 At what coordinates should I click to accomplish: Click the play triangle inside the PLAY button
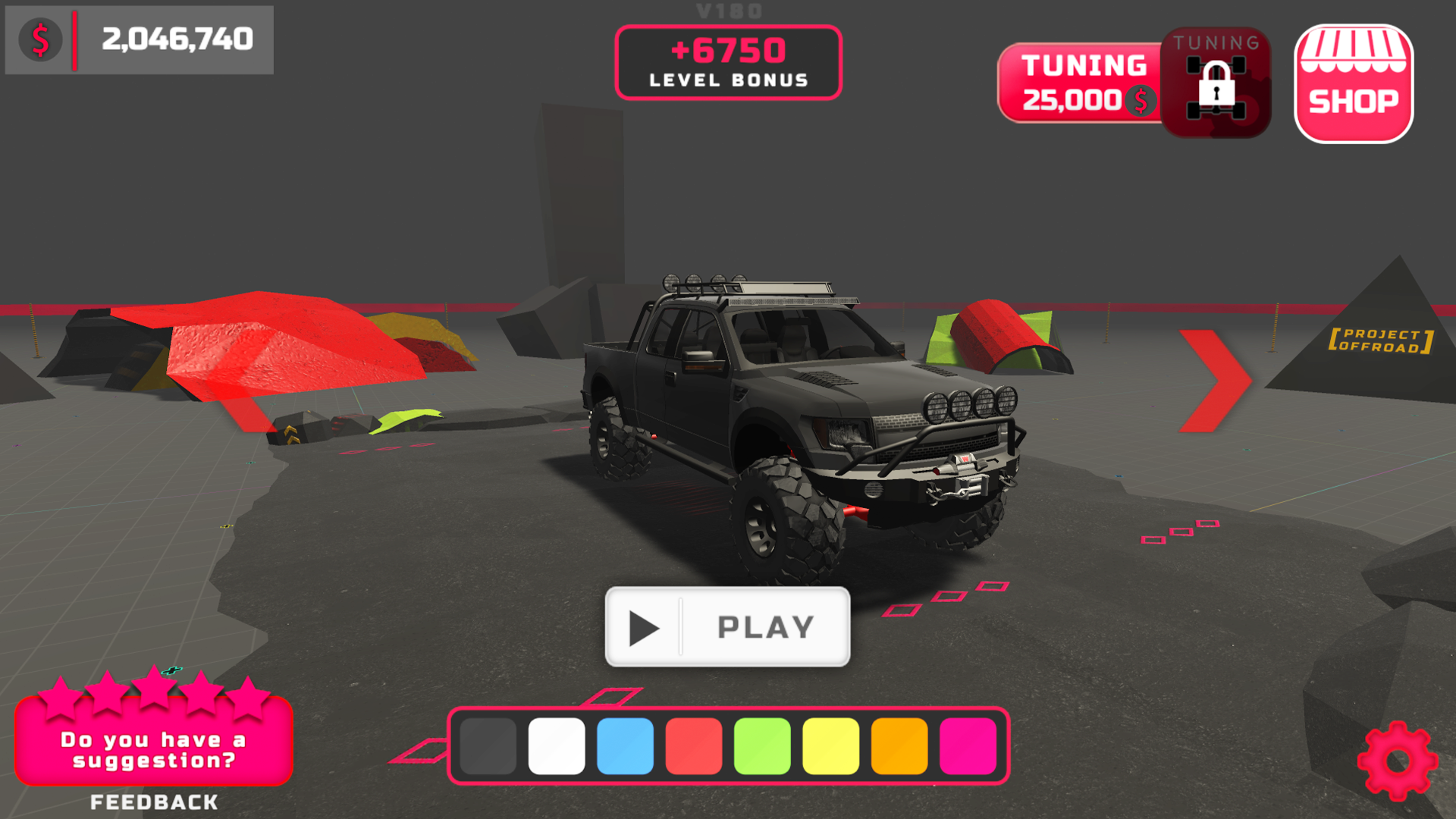pyautogui.click(x=644, y=626)
